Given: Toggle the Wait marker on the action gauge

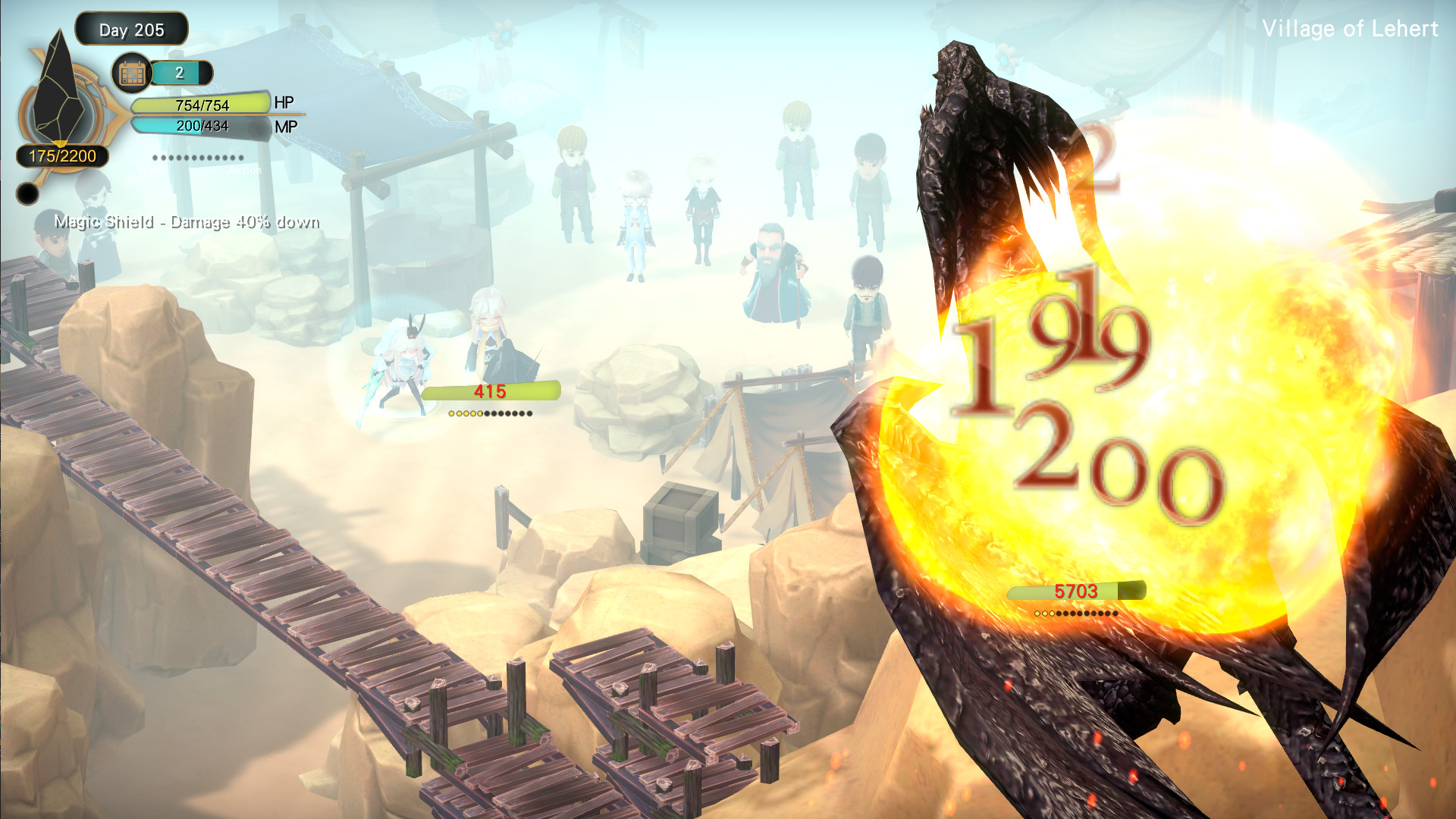Looking at the screenshot, I should pyautogui.click(x=149, y=170).
